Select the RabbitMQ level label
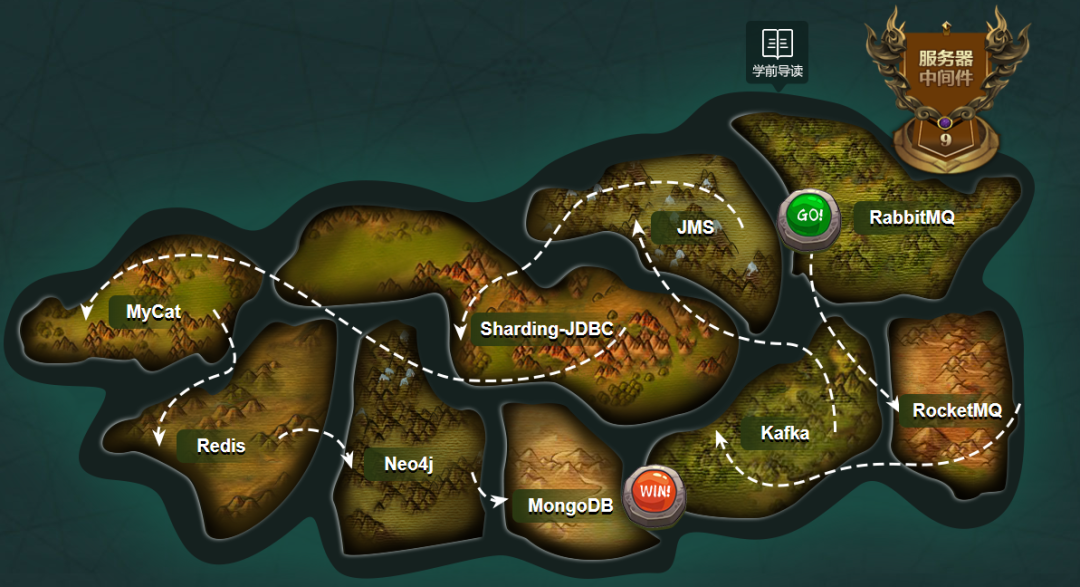The height and width of the screenshot is (587, 1080). (911, 217)
